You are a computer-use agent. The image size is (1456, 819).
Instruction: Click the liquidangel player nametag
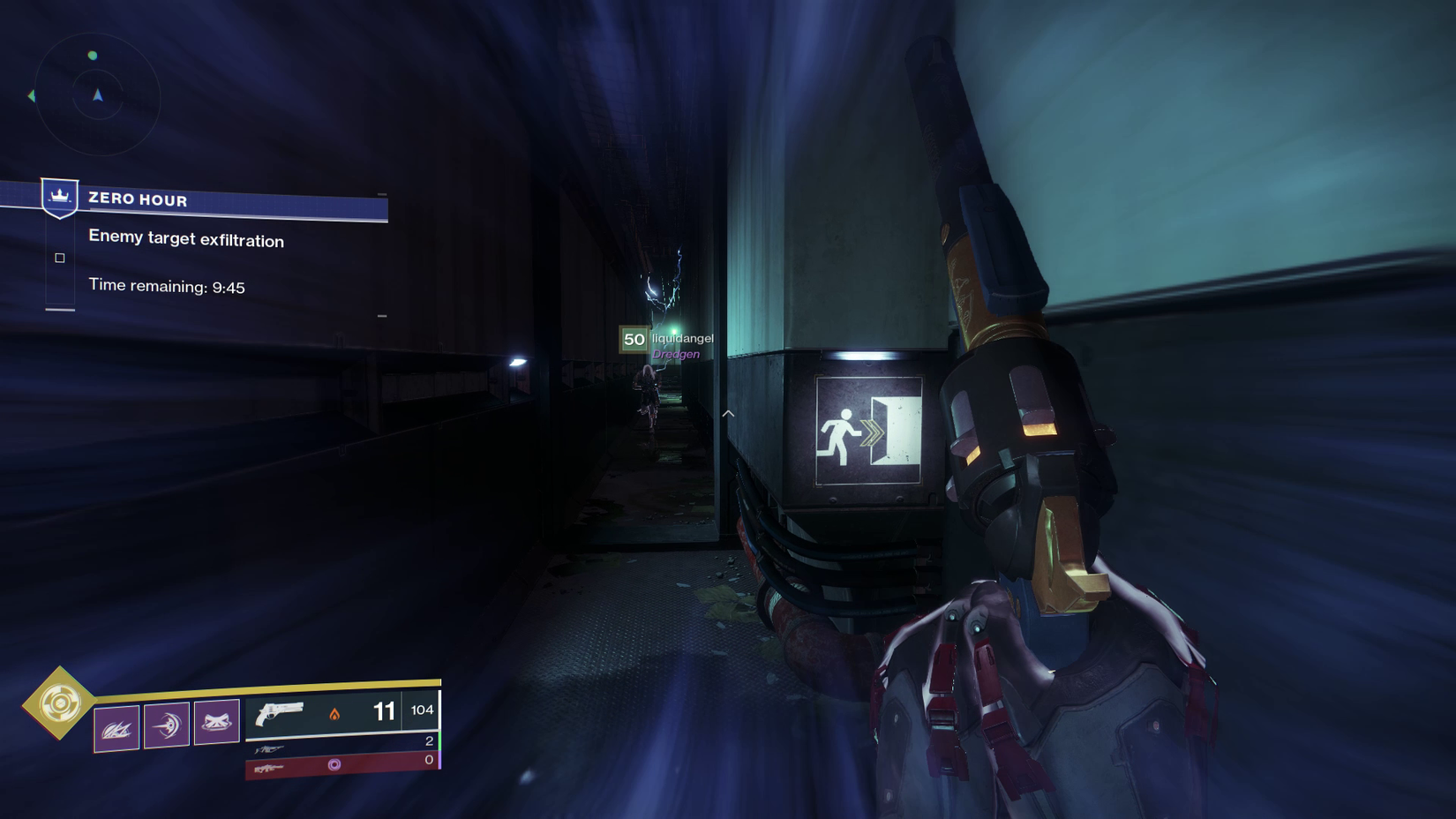[682, 337]
